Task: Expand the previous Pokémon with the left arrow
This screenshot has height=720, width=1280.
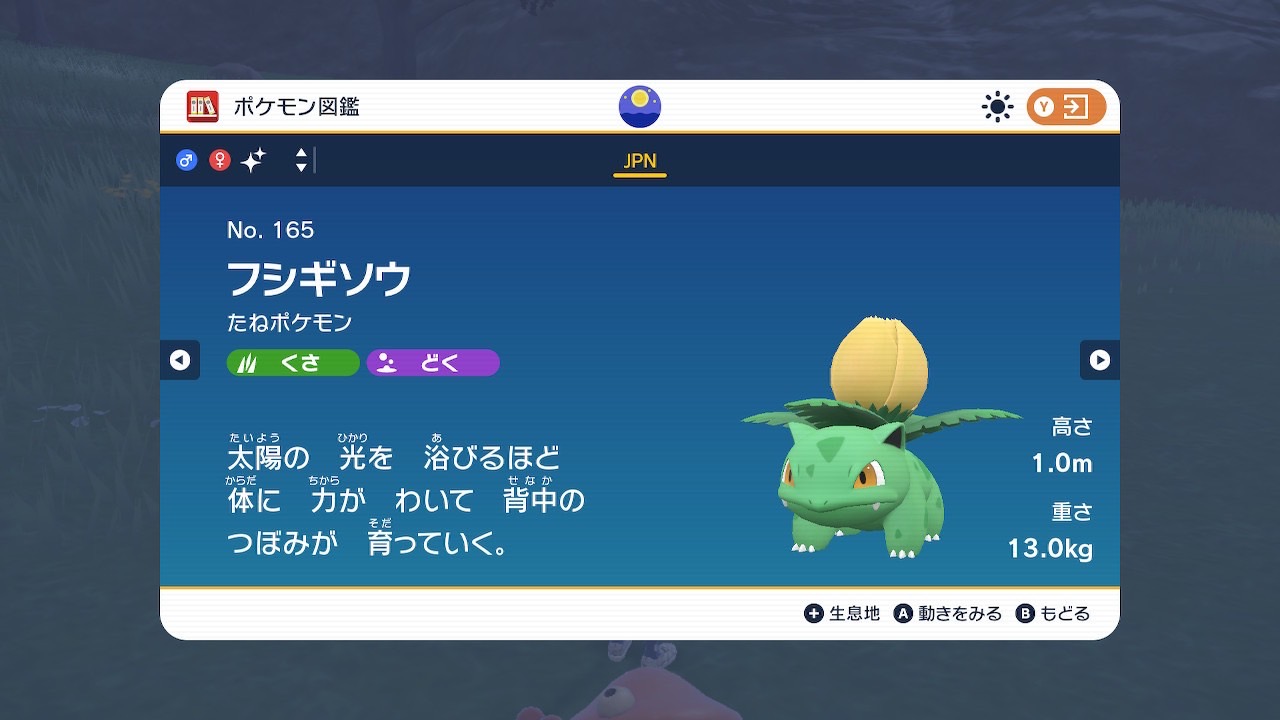Action: tap(180, 360)
